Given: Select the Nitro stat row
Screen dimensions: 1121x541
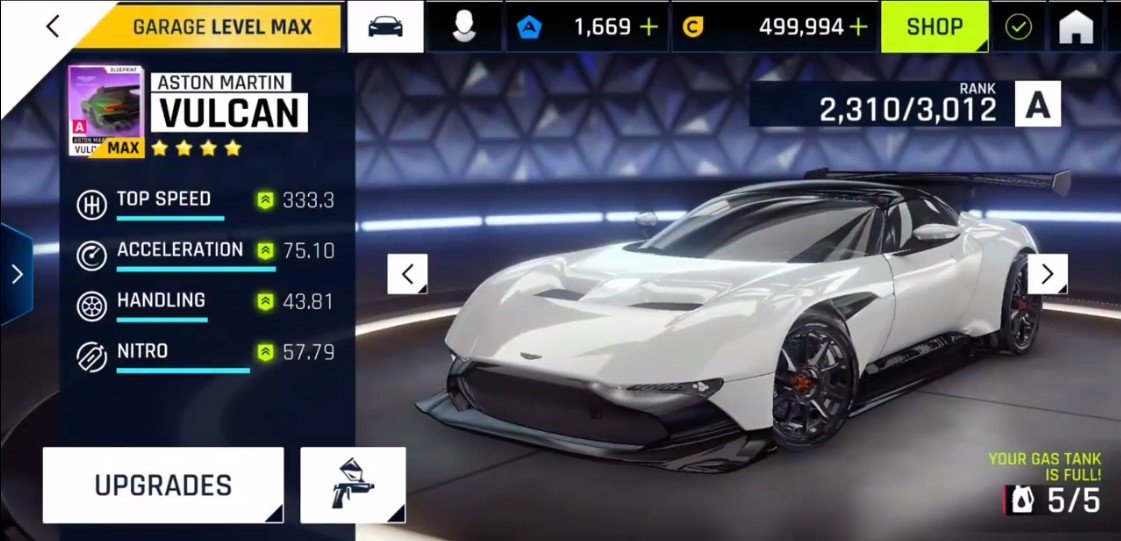Looking at the screenshot, I should coord(205,353).
